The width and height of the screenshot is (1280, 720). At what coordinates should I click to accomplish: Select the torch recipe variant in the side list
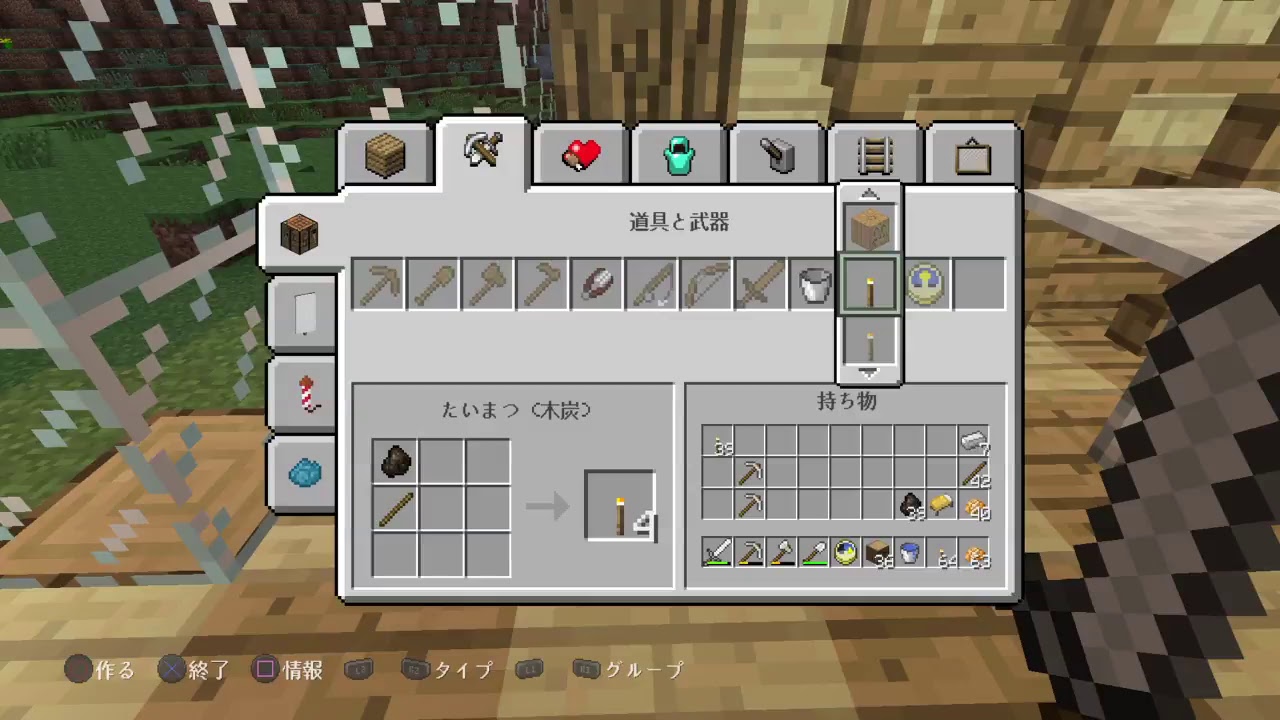(868, 284)
